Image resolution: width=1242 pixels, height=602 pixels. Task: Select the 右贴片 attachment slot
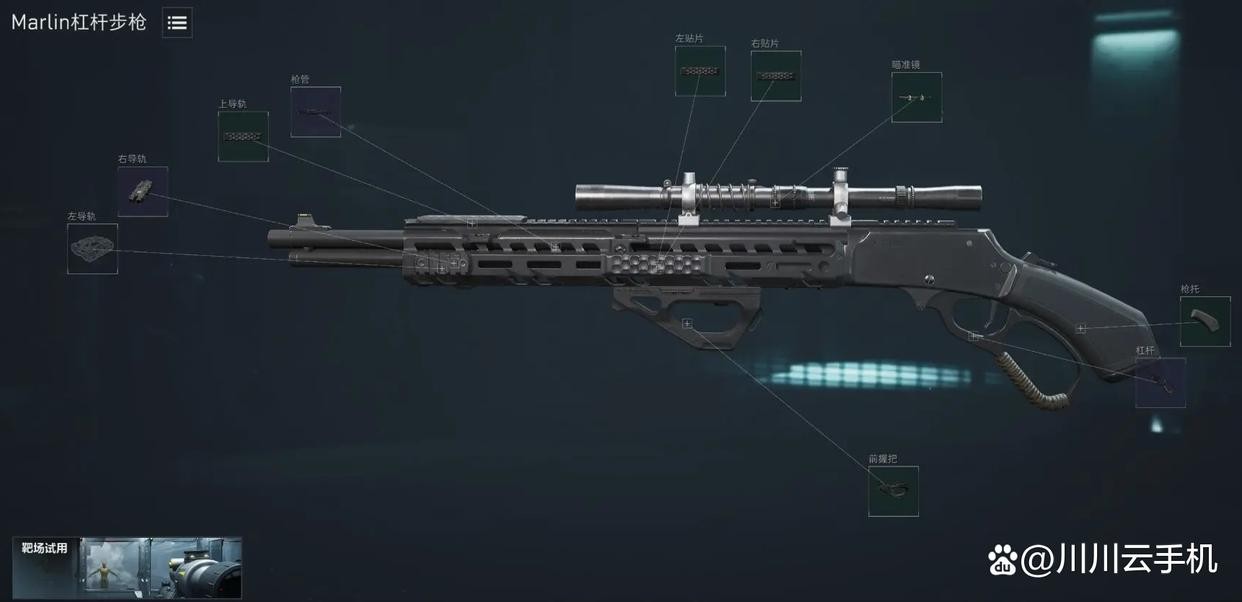(x=776, y=76)
